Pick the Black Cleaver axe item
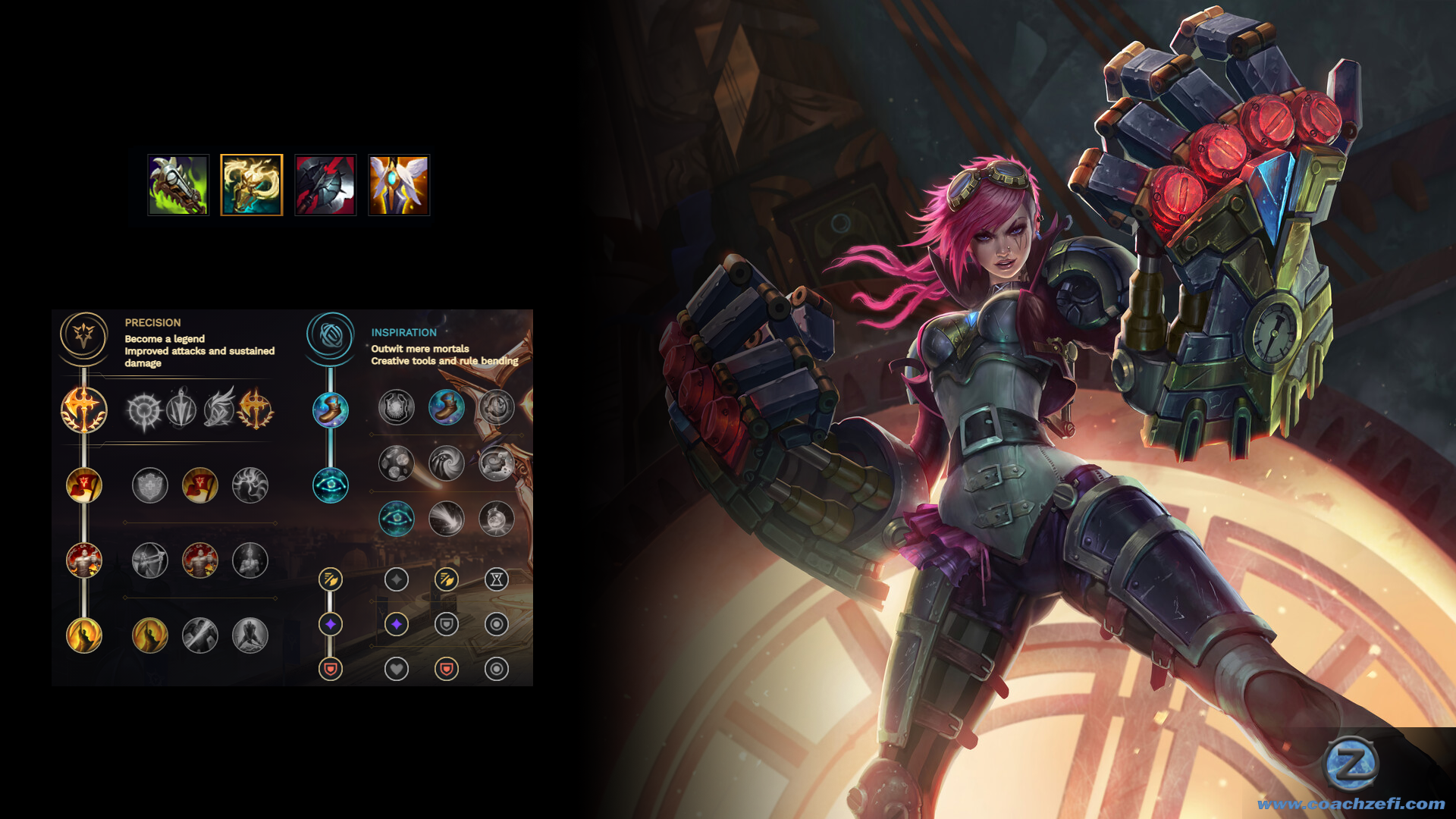 tap(325, 185)
